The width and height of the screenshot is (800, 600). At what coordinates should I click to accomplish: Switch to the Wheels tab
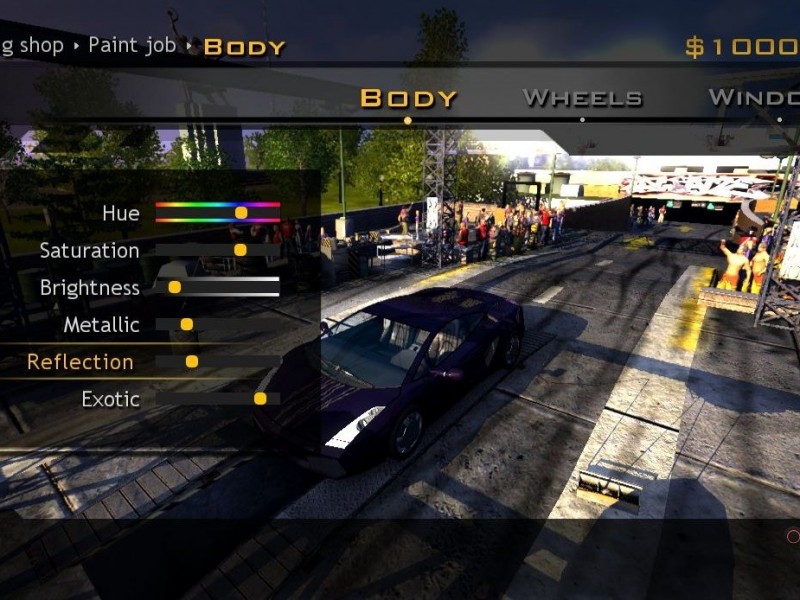click(582, 98)
